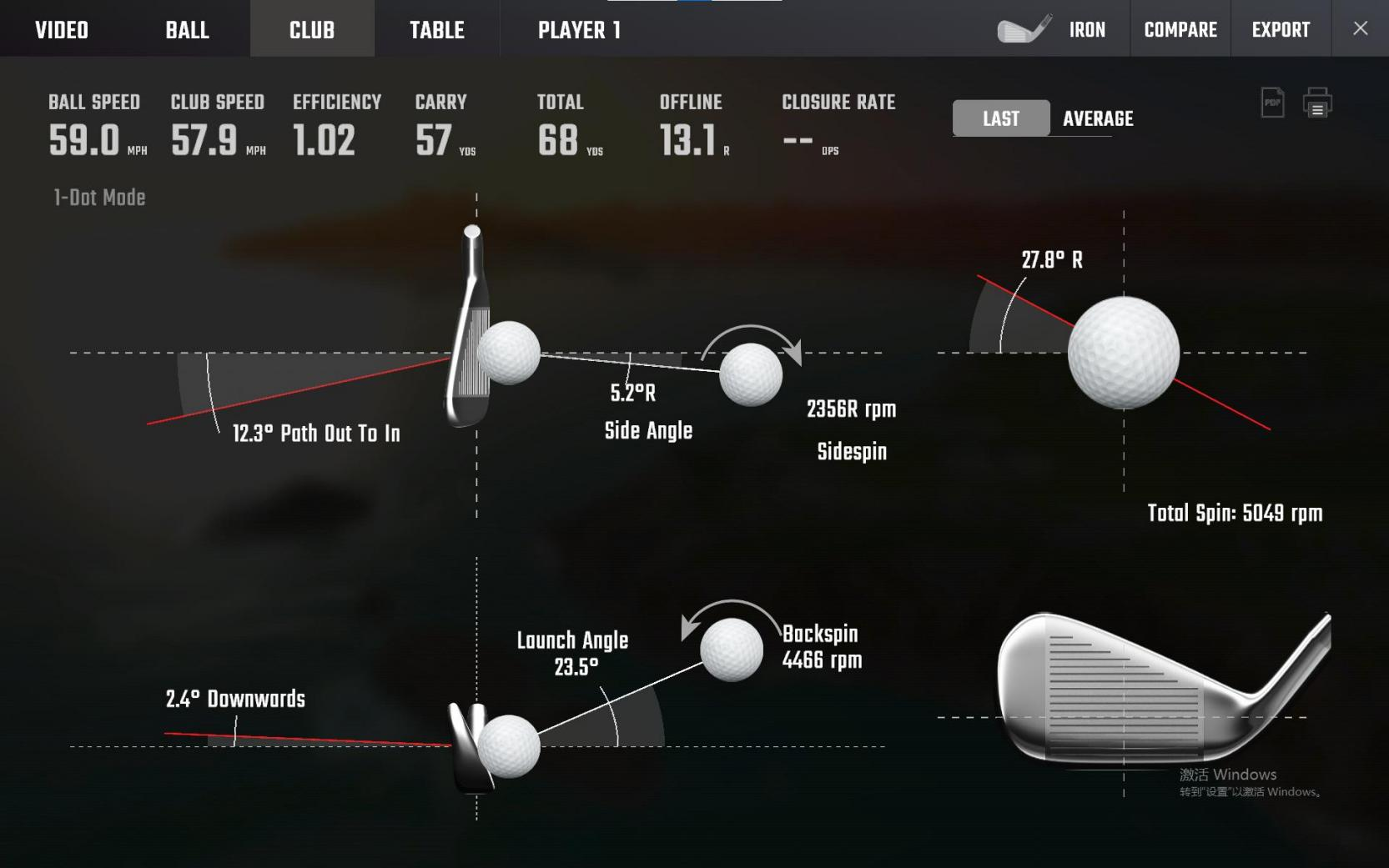Switch to the VIDEO tab
The image size is (1389, 868).
[62, 30]
